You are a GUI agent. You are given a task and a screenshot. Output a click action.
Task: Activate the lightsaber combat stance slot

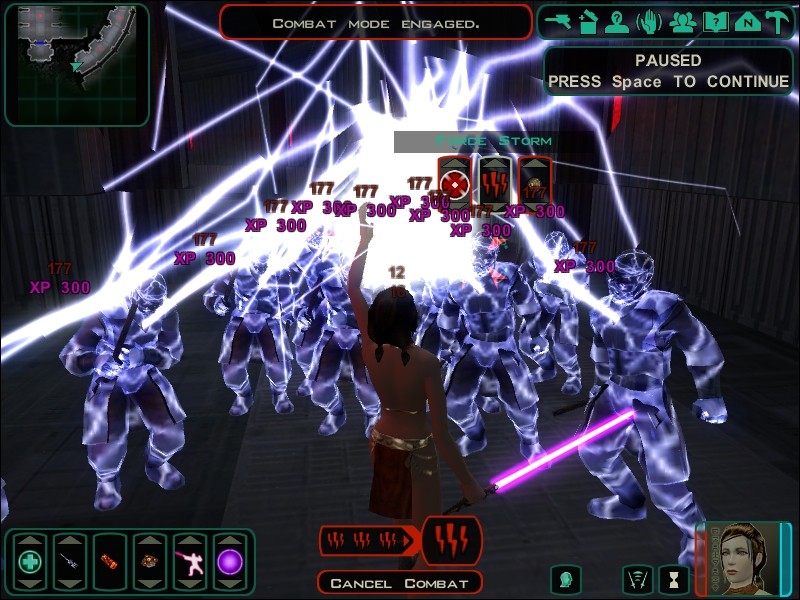coord(190,561)
